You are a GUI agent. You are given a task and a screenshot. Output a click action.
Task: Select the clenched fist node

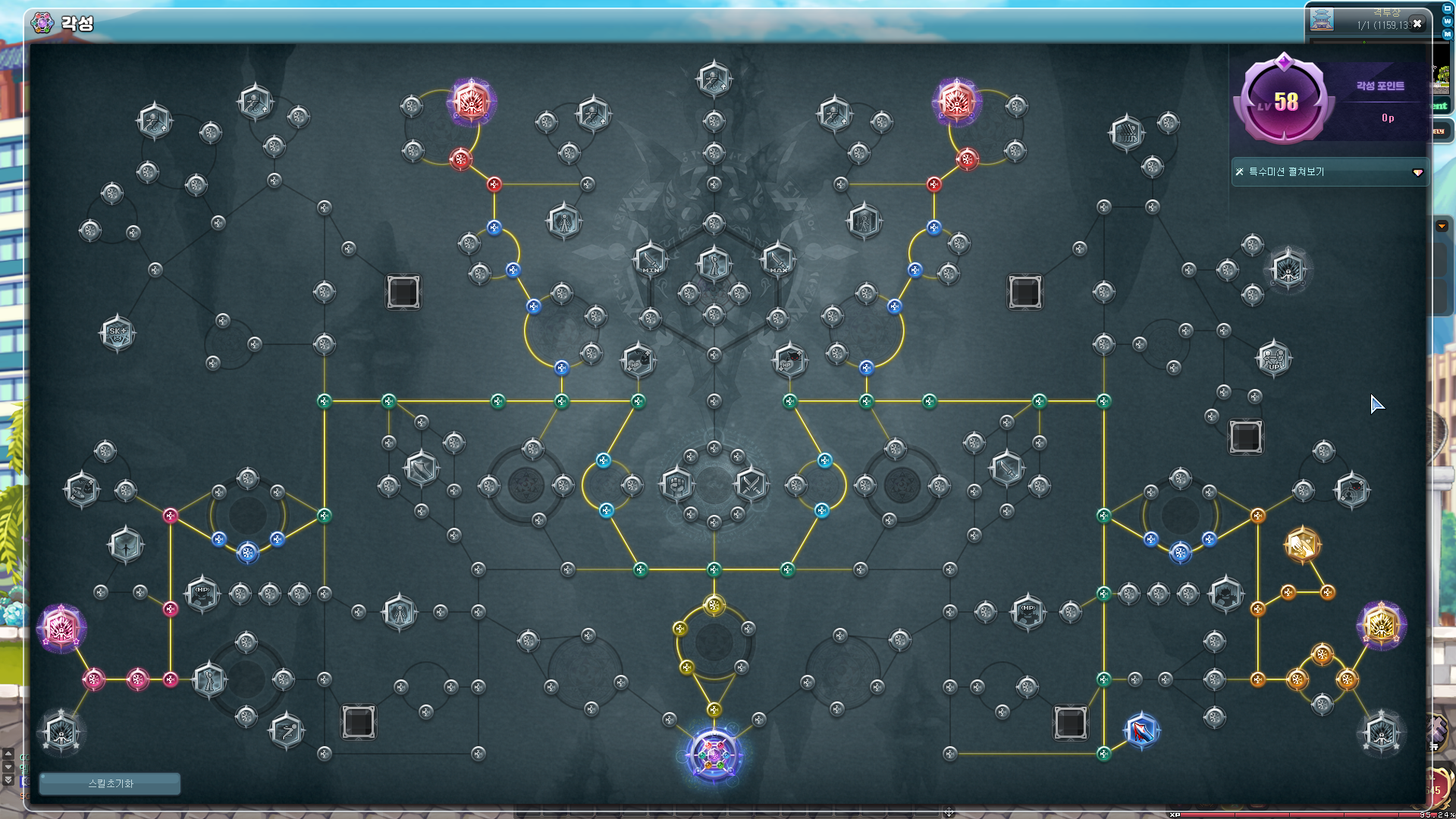(x=677, y=484)
